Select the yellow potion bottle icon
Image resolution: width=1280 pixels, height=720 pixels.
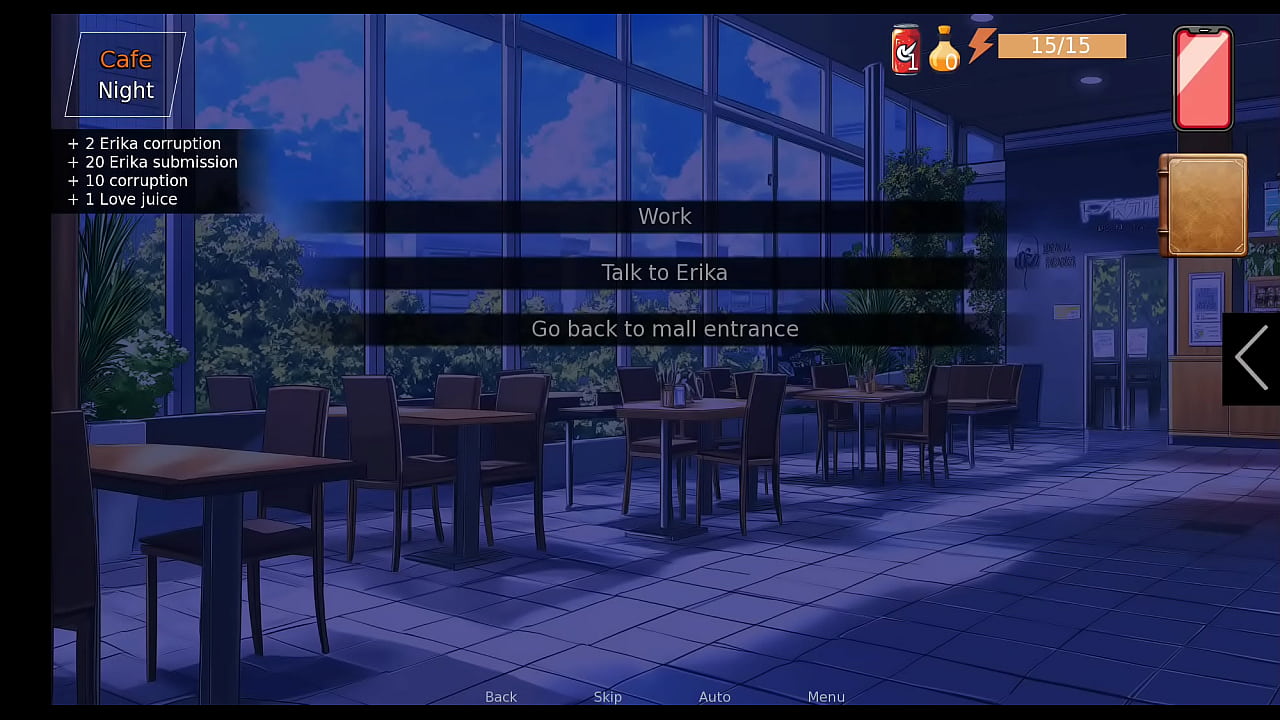click(x=943, y=50)
